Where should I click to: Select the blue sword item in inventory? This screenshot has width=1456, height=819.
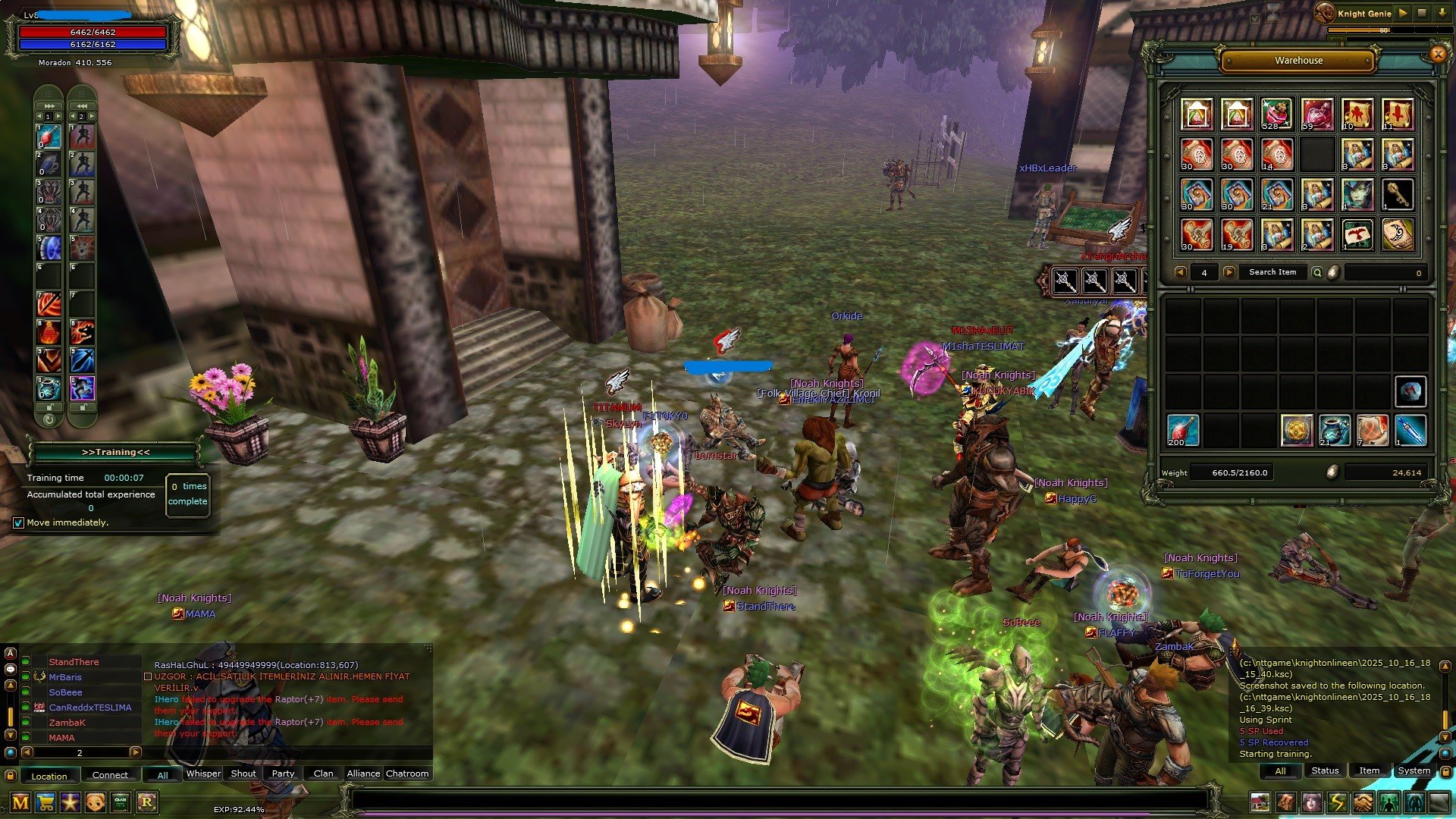coord(1410,430)
